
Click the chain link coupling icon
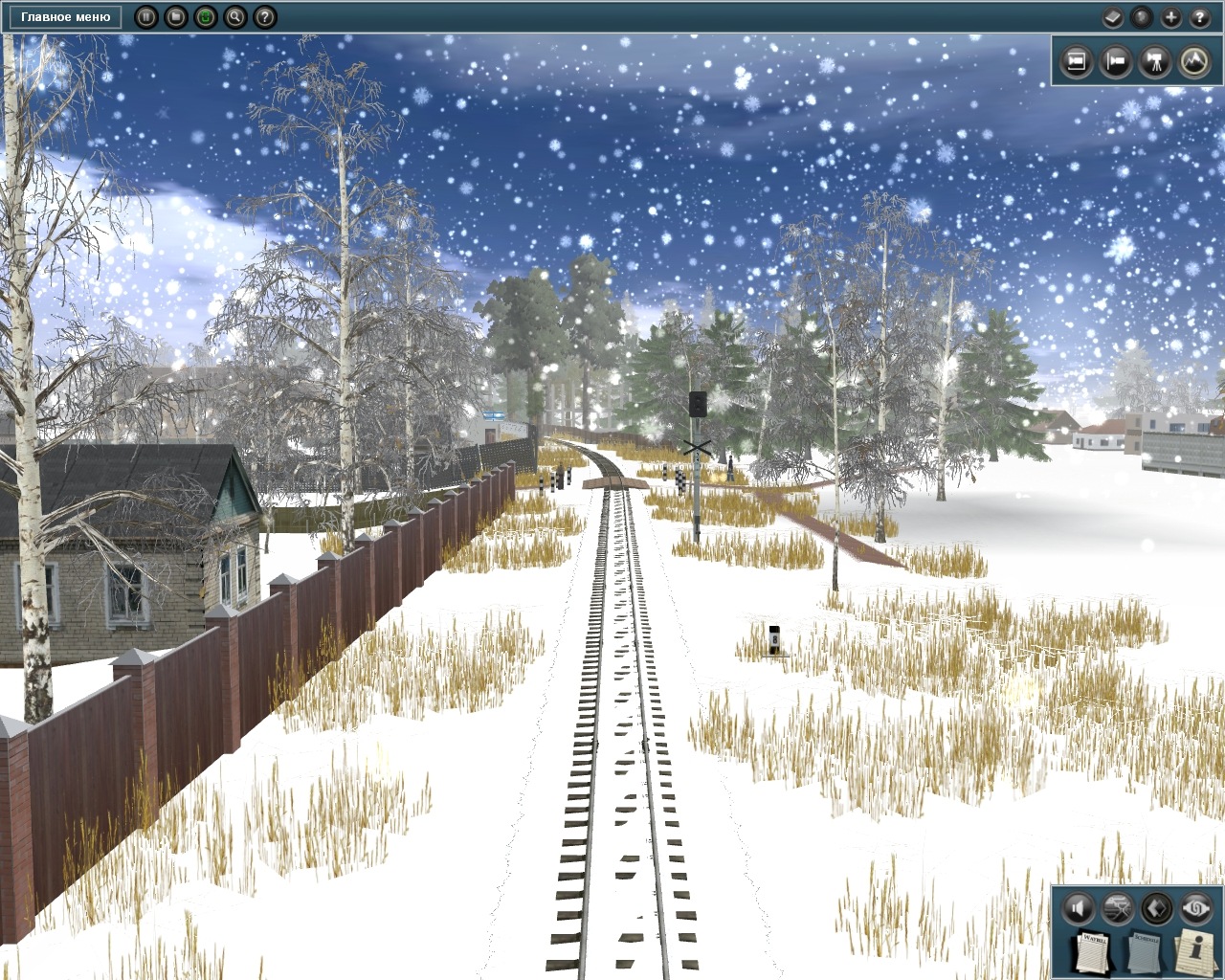click(x=1196, y=907)
